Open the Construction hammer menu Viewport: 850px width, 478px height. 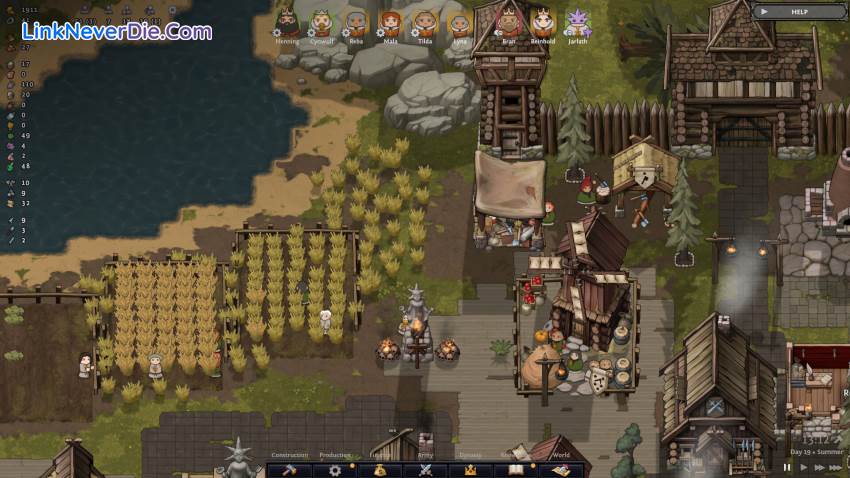tap(290, 469)
